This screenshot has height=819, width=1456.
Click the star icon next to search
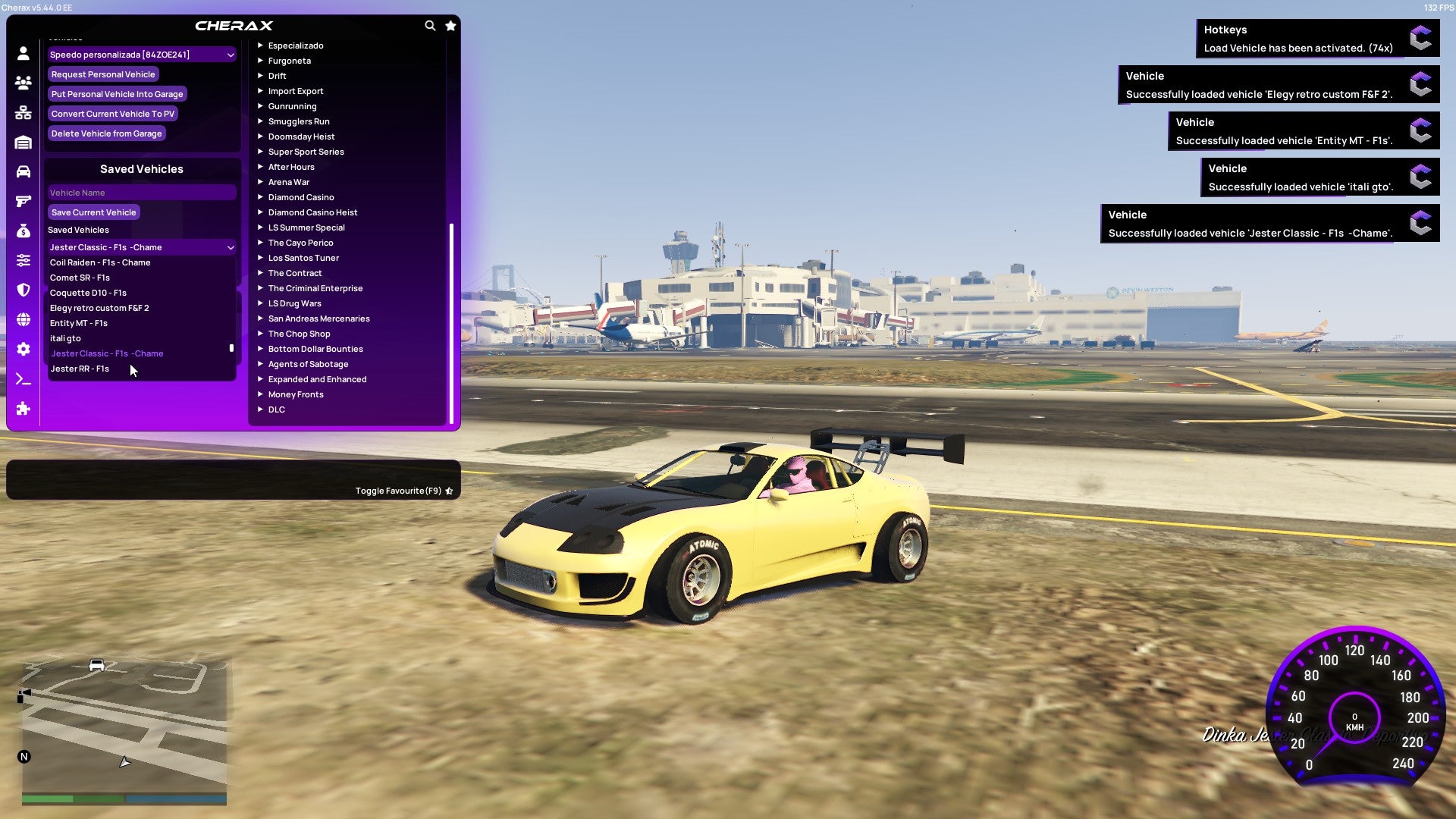click(x=450, y=25)
